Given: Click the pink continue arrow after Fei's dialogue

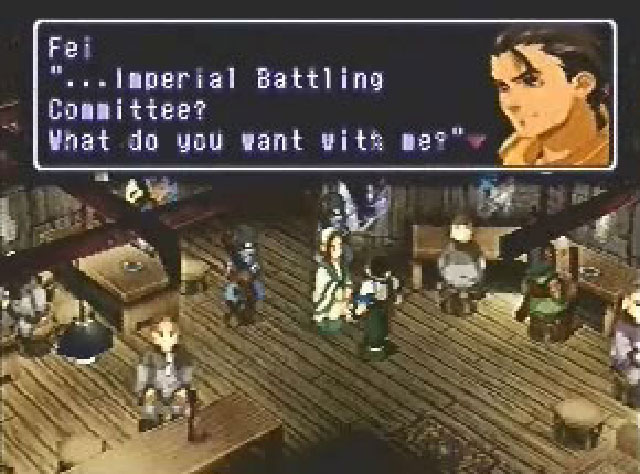Looking at the screenshot, I should point(474,142).
